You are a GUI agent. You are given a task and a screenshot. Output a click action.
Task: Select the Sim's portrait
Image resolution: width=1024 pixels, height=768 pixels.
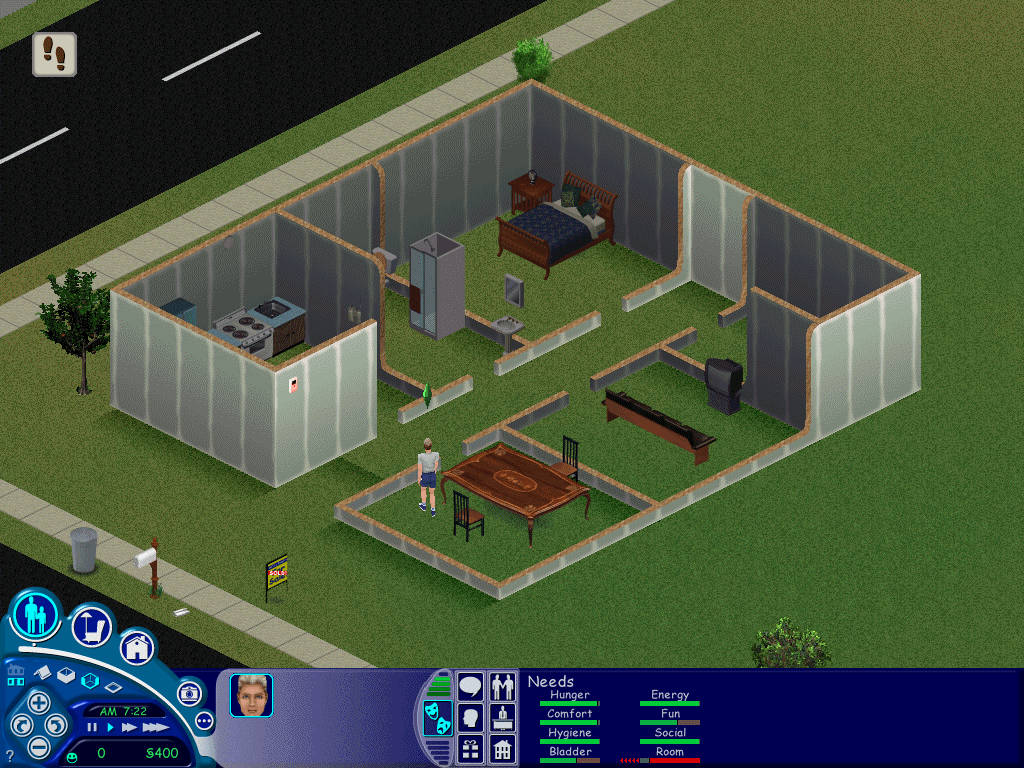[251, 695]
